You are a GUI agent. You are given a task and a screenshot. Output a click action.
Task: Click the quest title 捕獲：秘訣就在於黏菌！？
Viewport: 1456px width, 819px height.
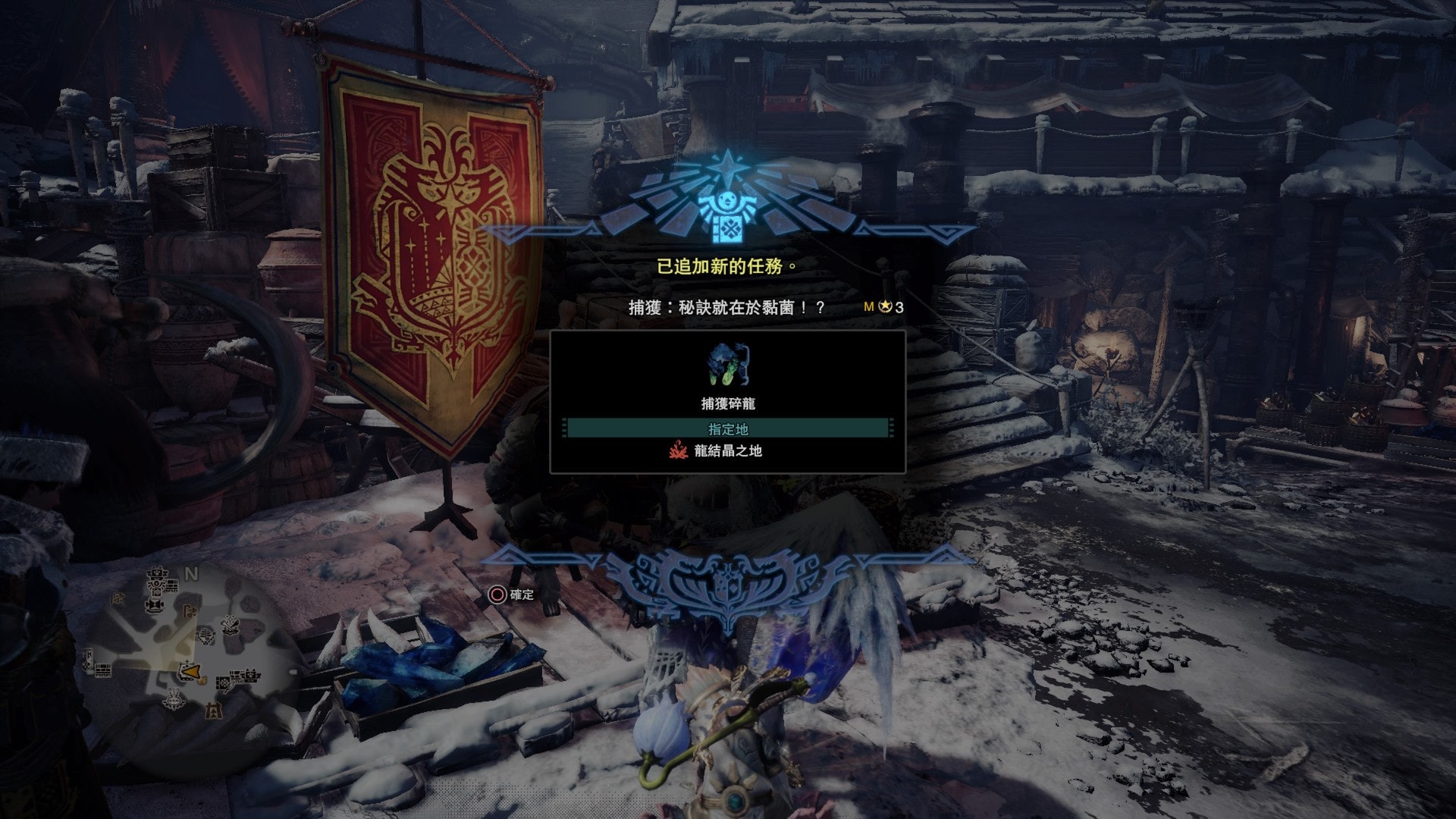pos(726,307)
